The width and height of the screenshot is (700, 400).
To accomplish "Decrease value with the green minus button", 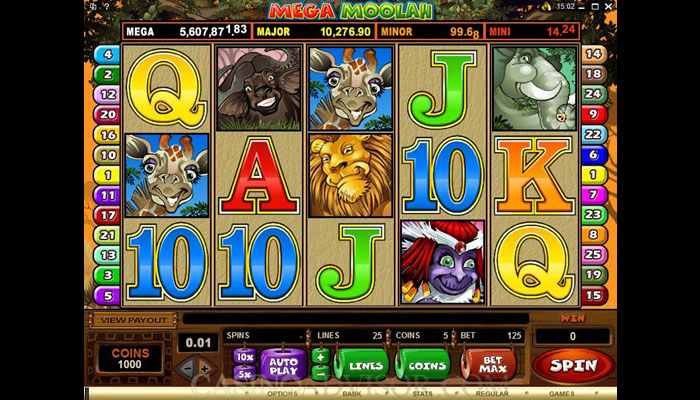I will click(x=320, y=372).
